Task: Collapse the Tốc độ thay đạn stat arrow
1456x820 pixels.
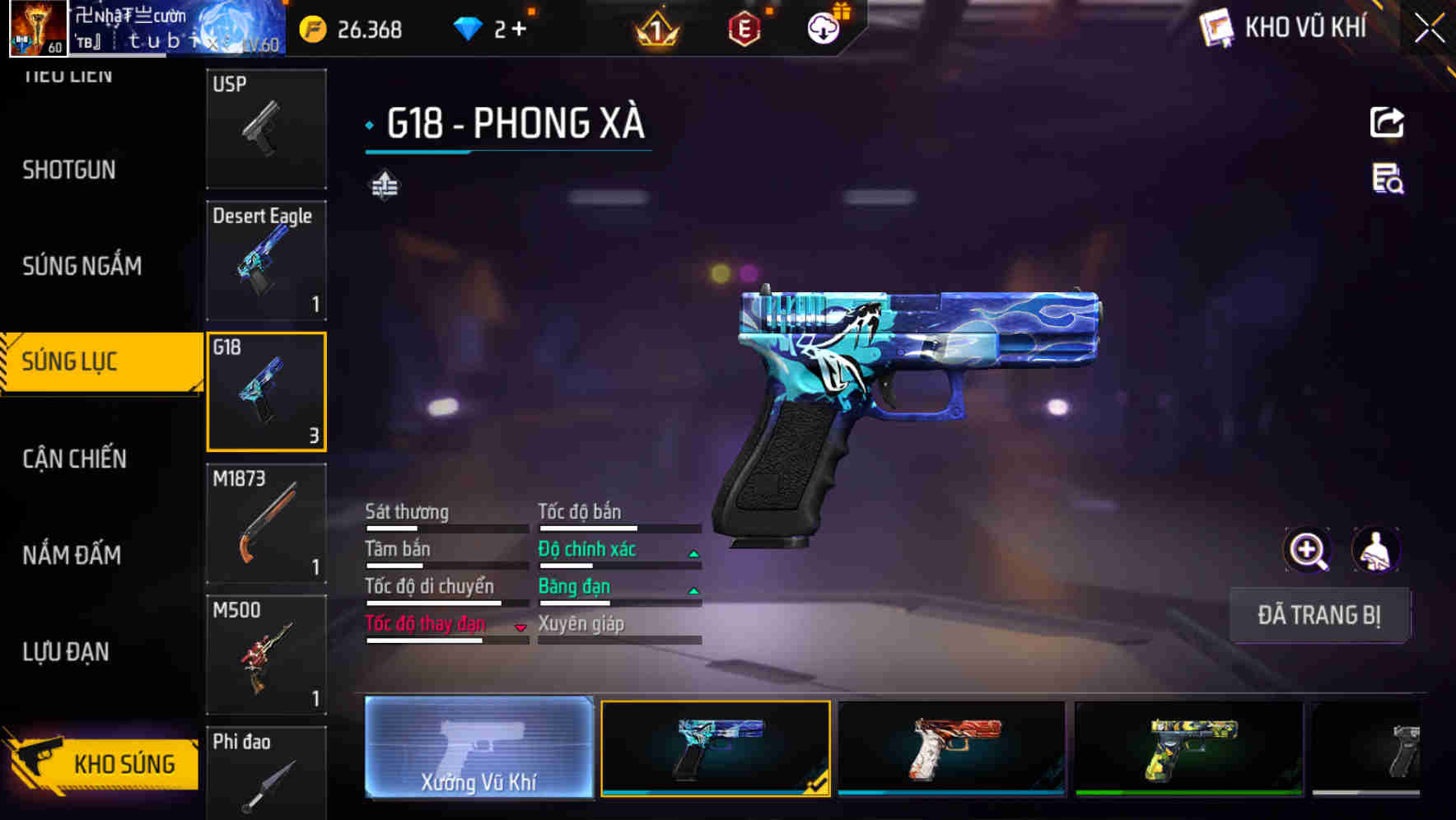Action: point(520,627)
